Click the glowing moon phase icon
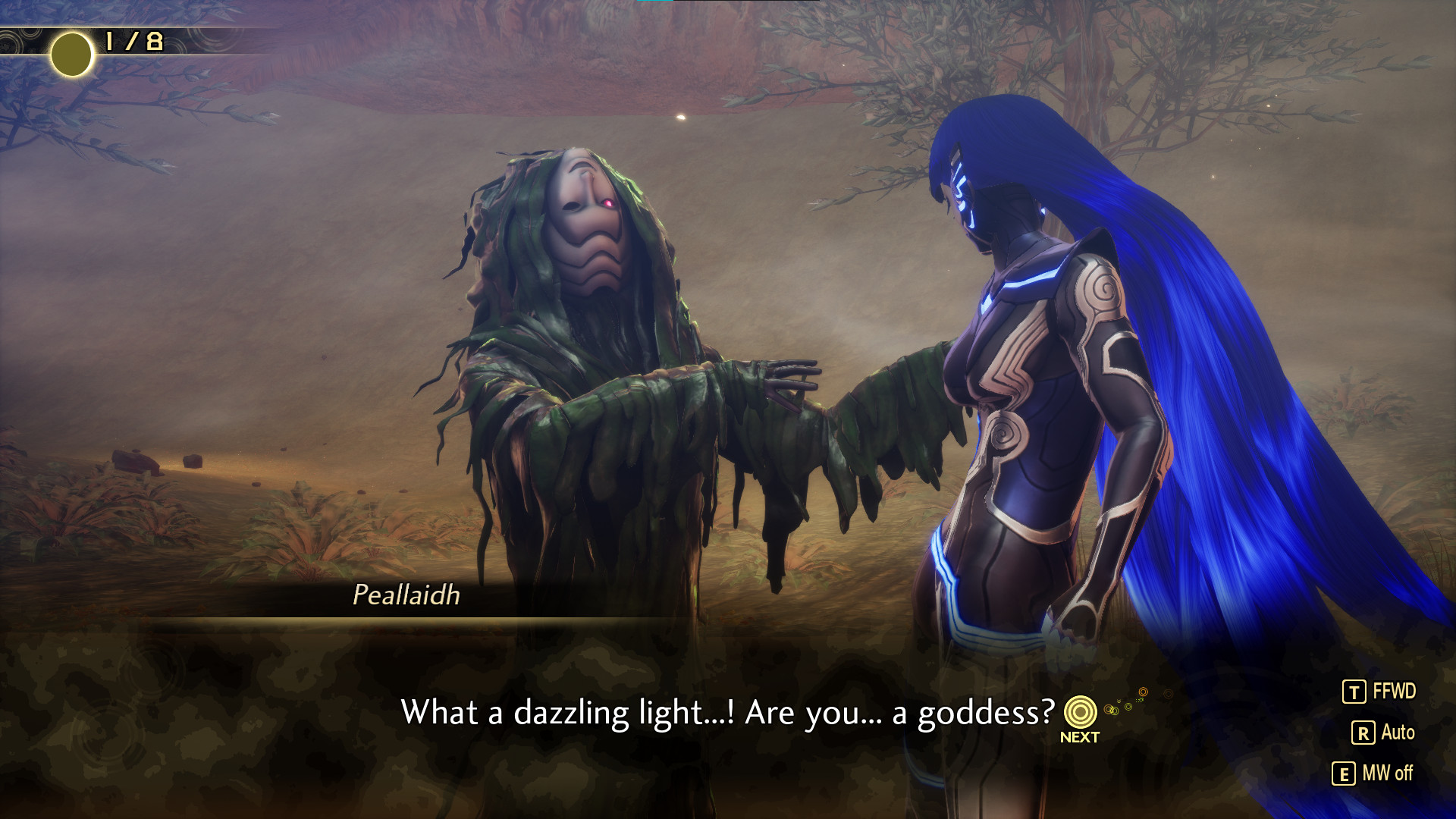 point(72,54)
